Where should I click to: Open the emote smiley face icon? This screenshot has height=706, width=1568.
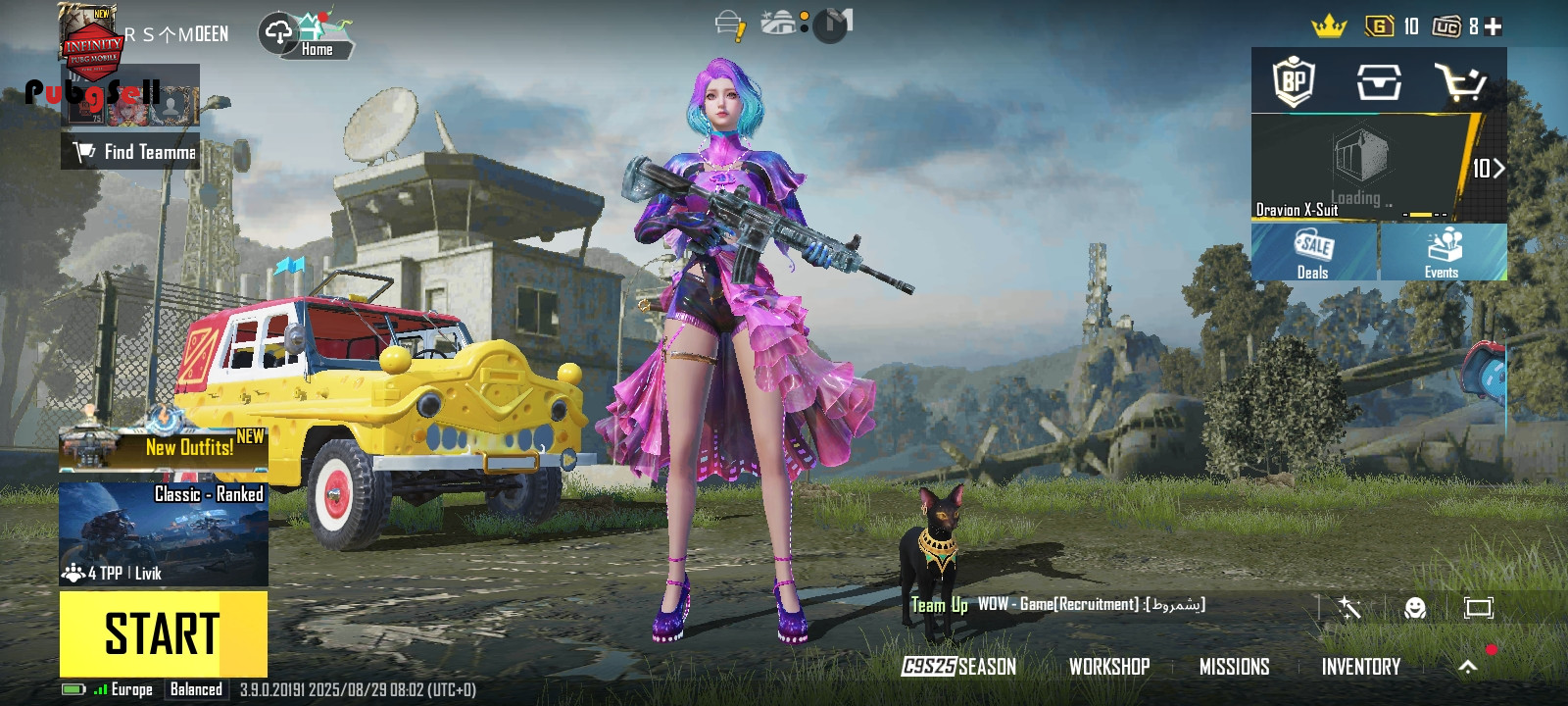pos(1414,608)
